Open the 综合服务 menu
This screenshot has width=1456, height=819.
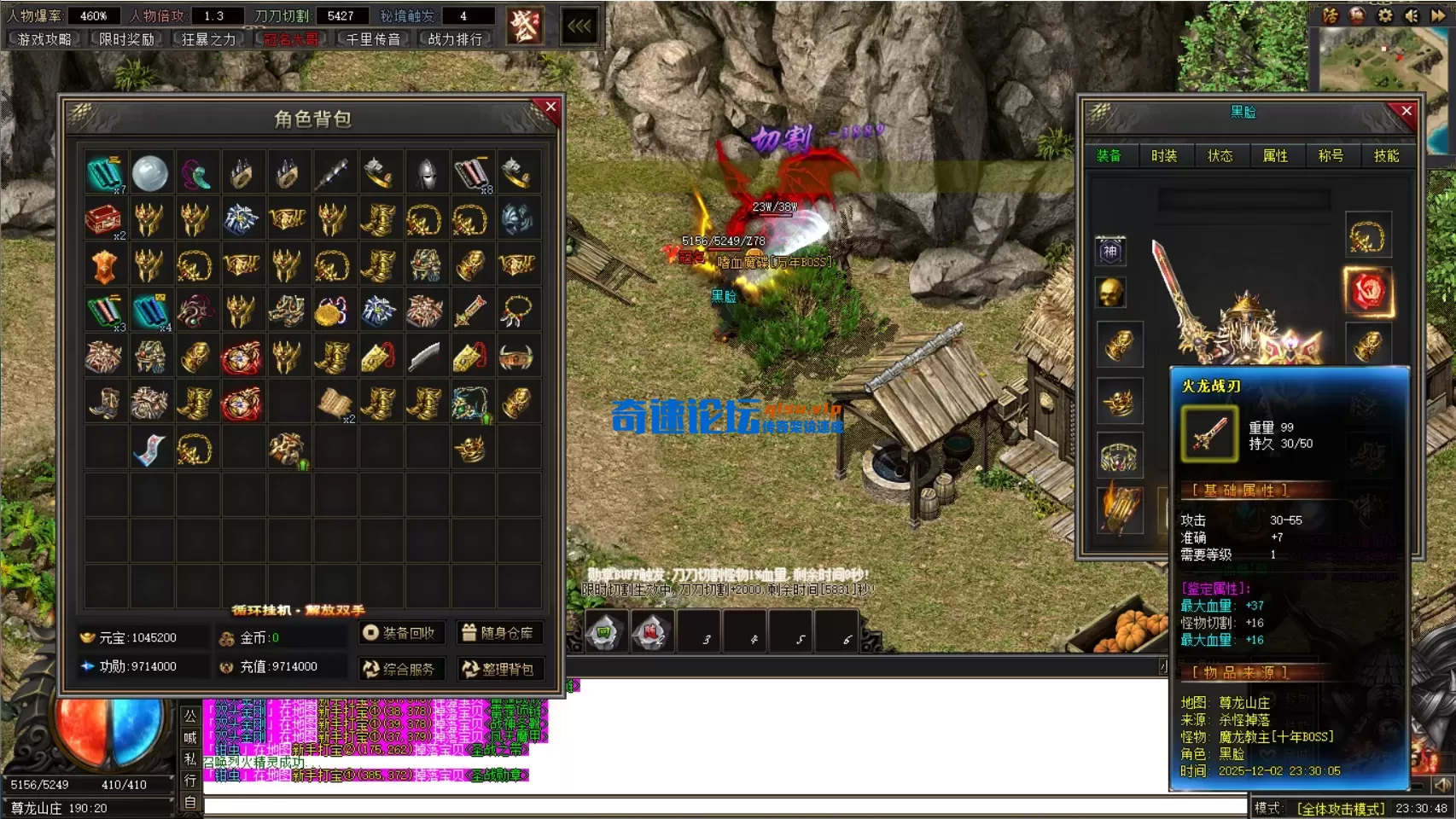point(399,669)
